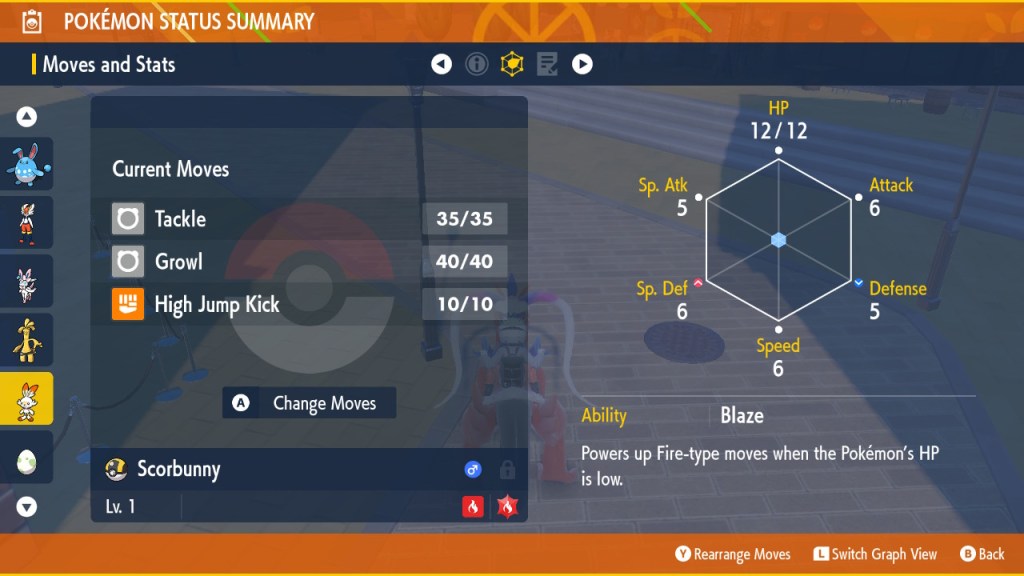Open the Change Moves option

[309, 403]
